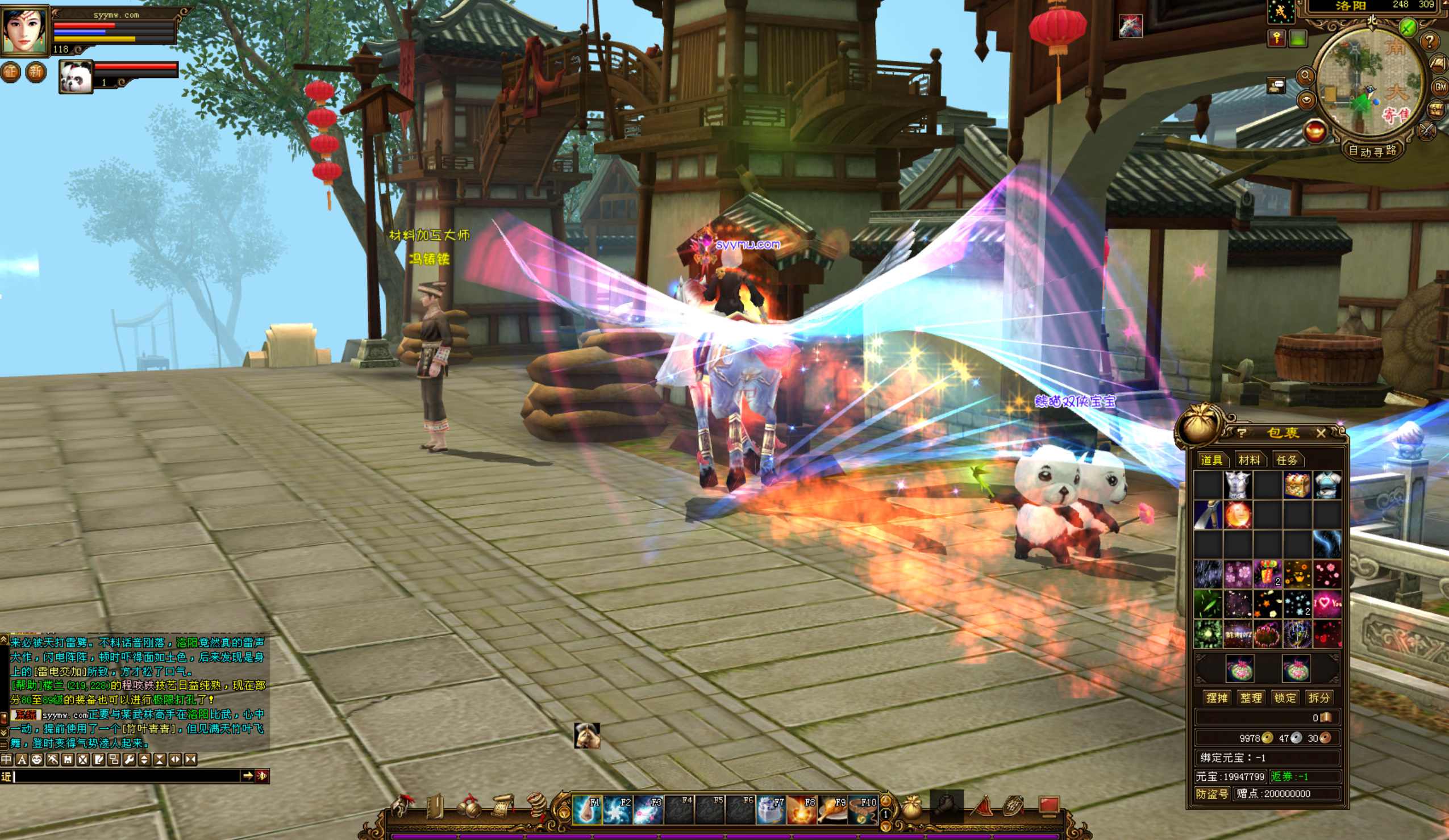
Task: Open the 任务 tab in the bag
Action: coord(1287,459)
